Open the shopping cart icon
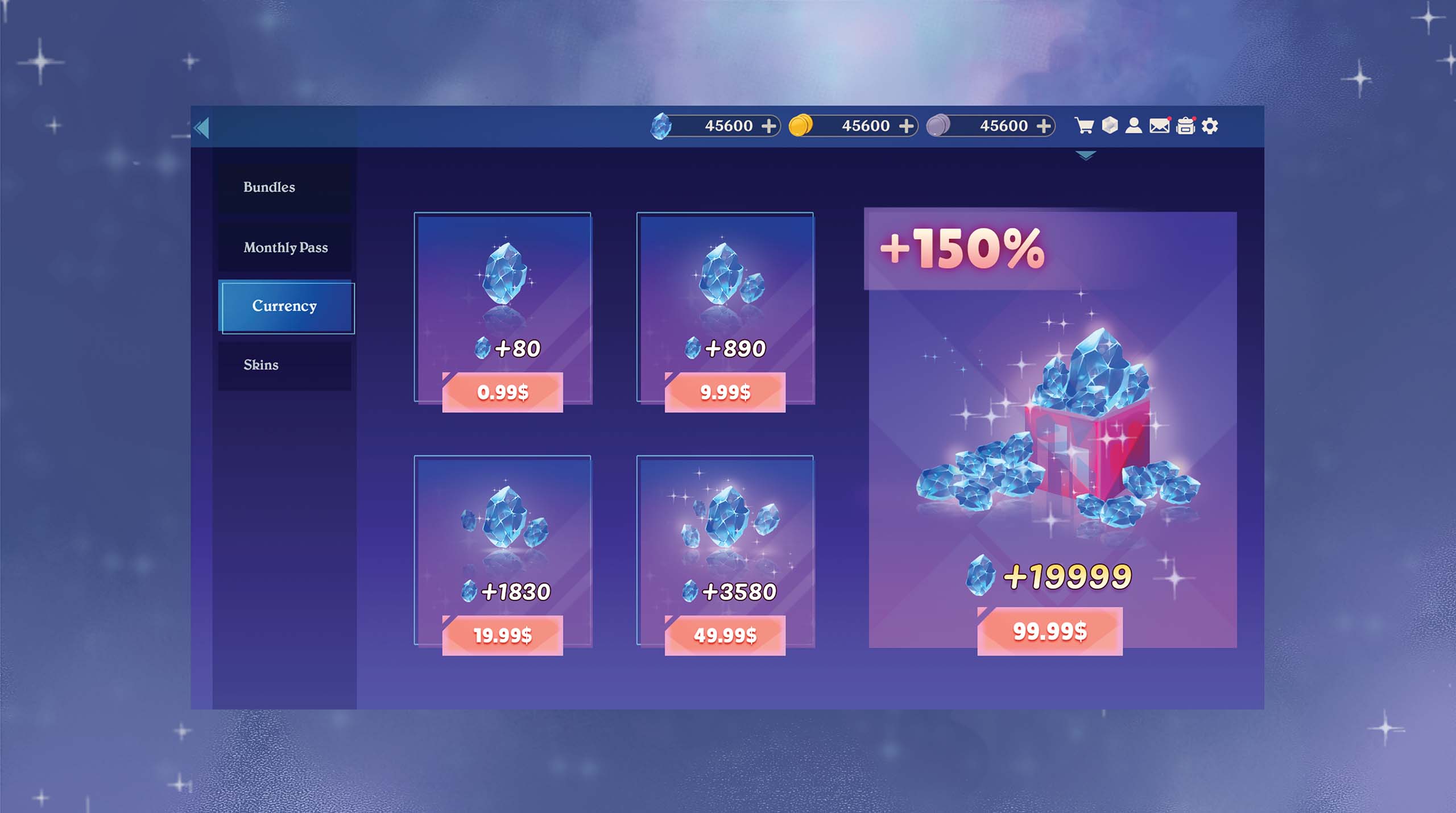This screenshot has height=813, width=1456. pyautogui.click(x=1084, y=126)
